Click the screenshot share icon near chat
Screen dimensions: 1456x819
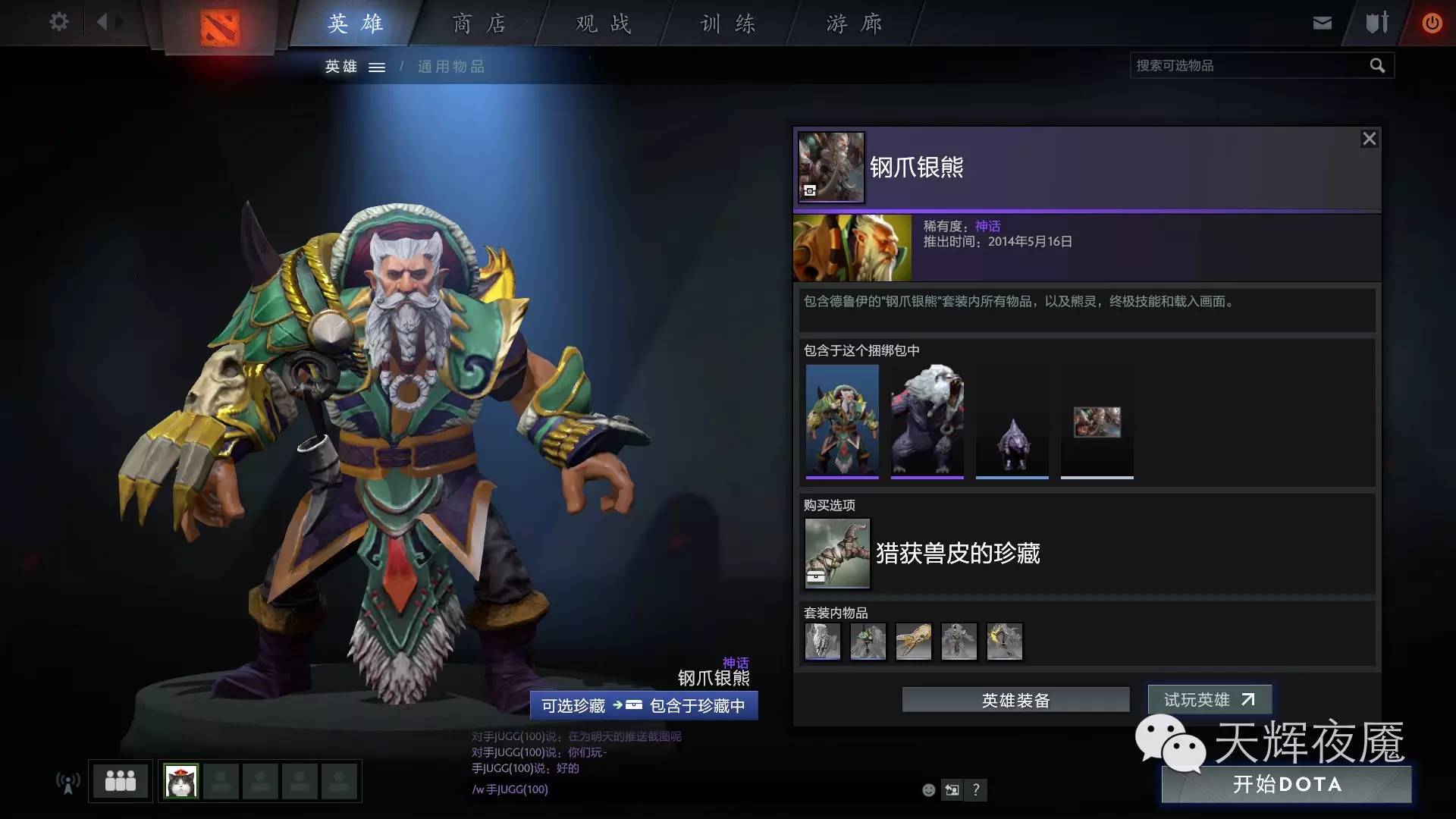[x=952, y=790]
